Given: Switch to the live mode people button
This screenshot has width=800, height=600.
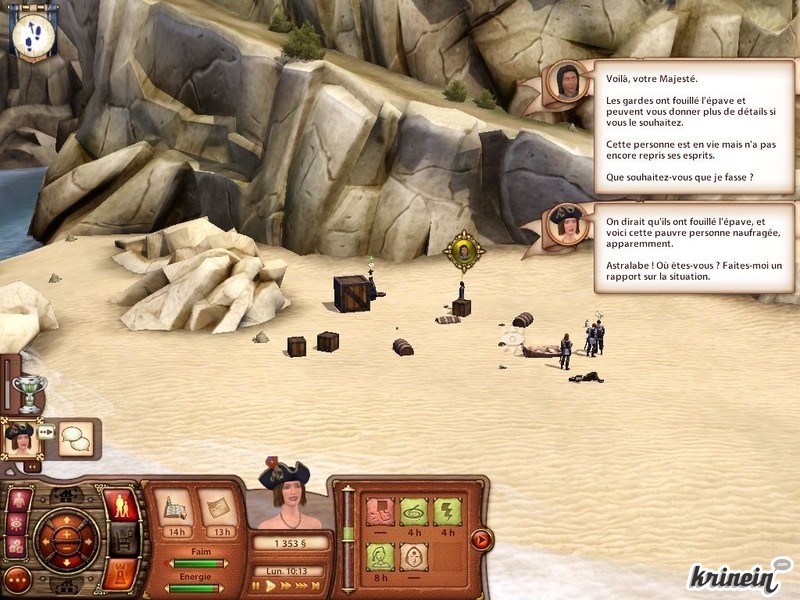Looking at the screenshot, I should [121, 504].
